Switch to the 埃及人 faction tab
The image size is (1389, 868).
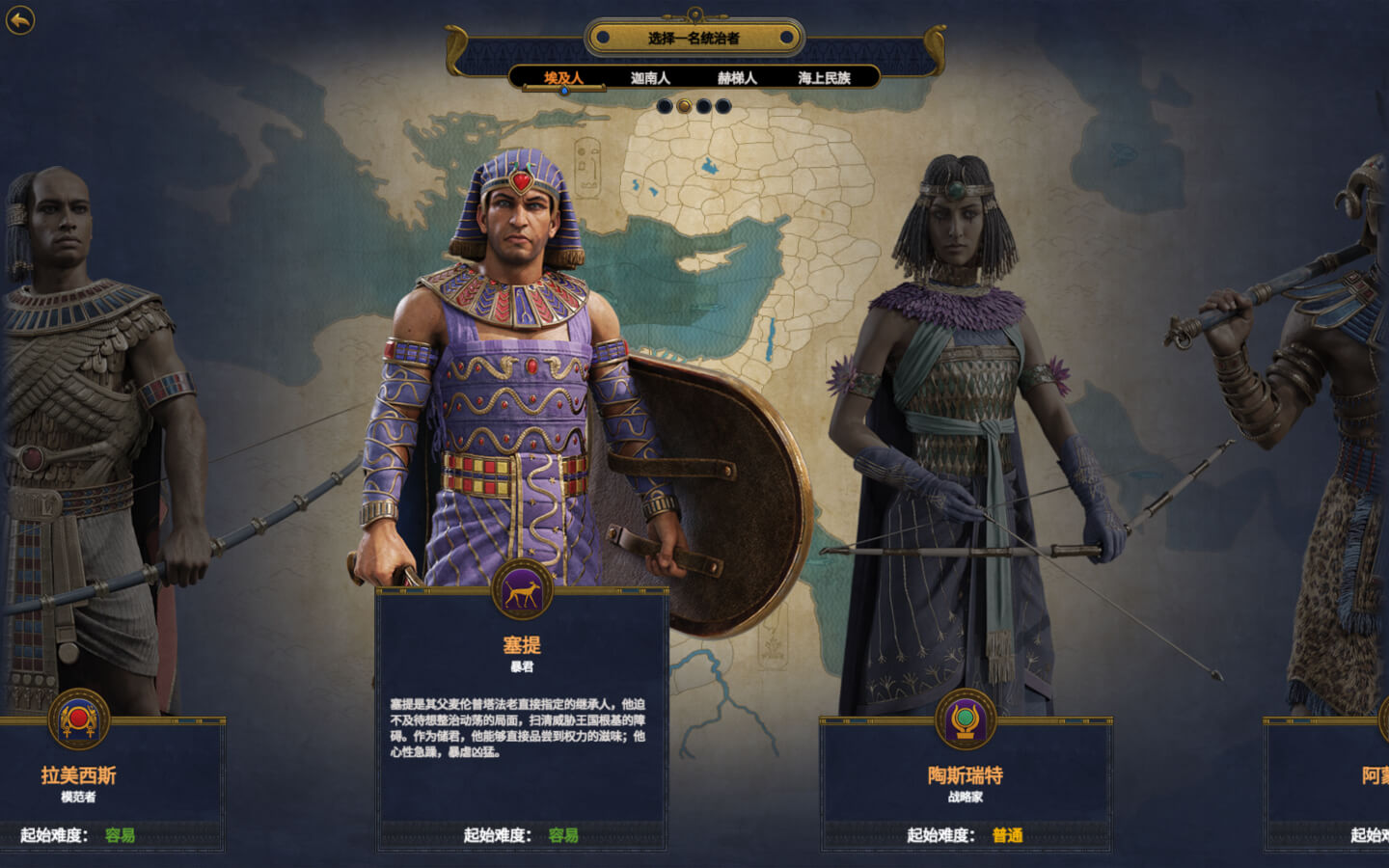563,78
